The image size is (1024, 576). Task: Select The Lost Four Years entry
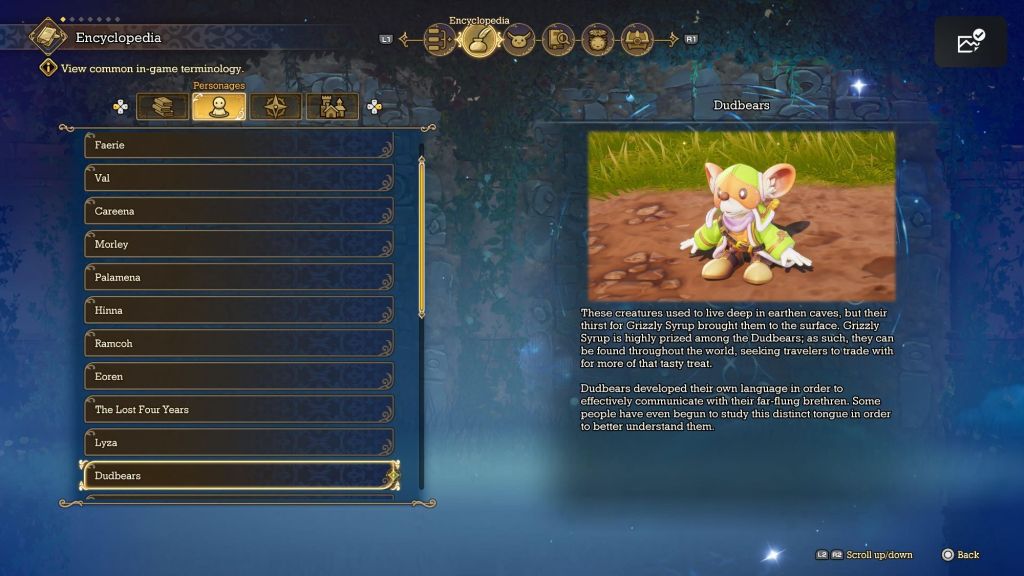click(x=238, y=409)
